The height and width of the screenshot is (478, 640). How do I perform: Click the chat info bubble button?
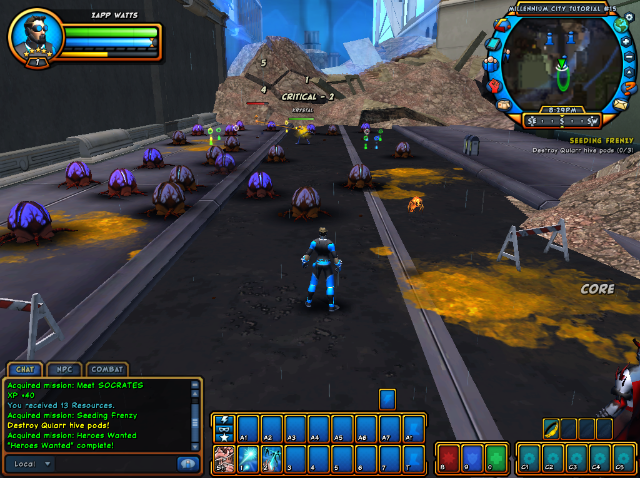(x=187, y=463)
